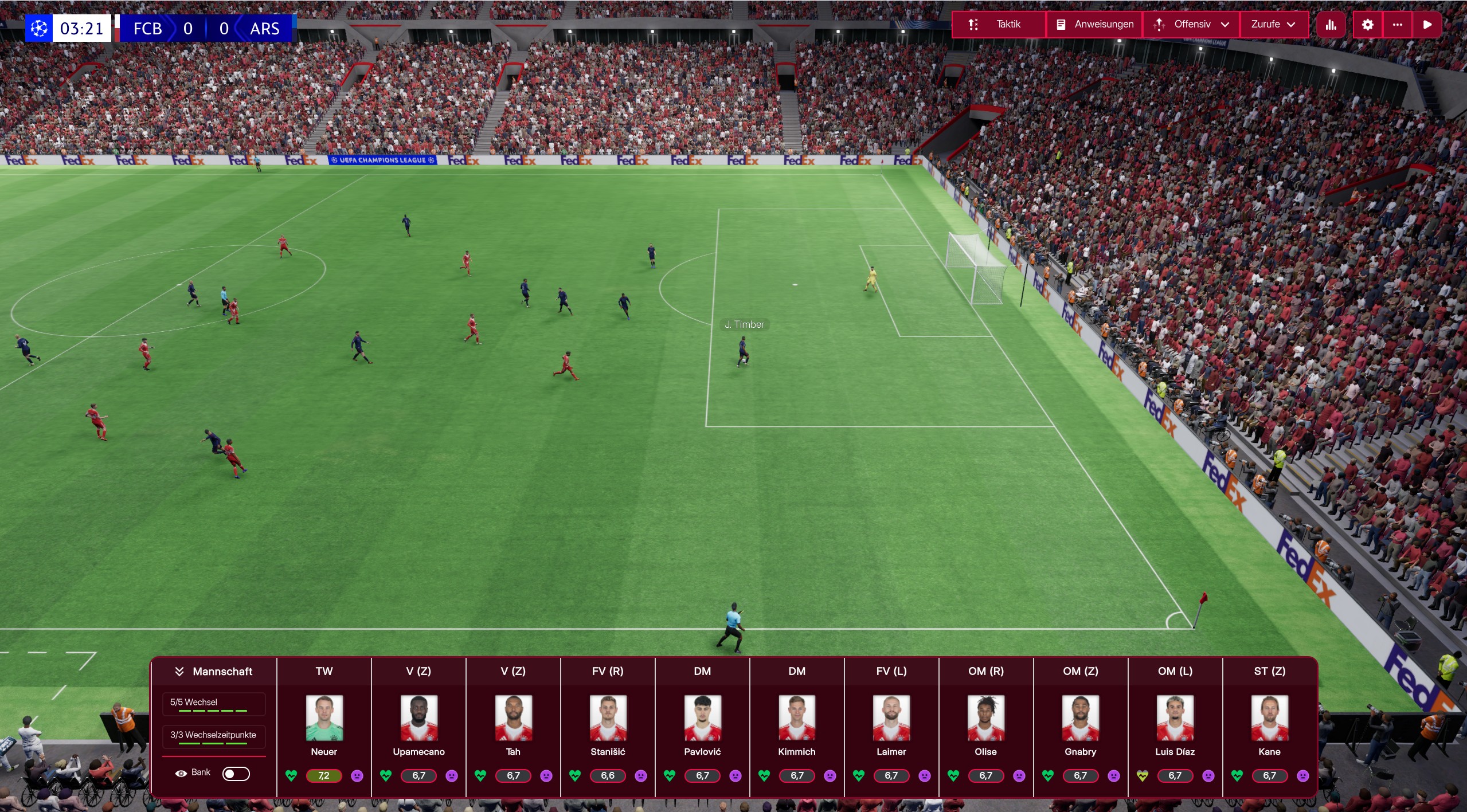Image resolution: width=1467 pixels, height=812 pixels.
Task: Click the Offensiv mentality arrows icon
Action: (x=1160, y=24)
